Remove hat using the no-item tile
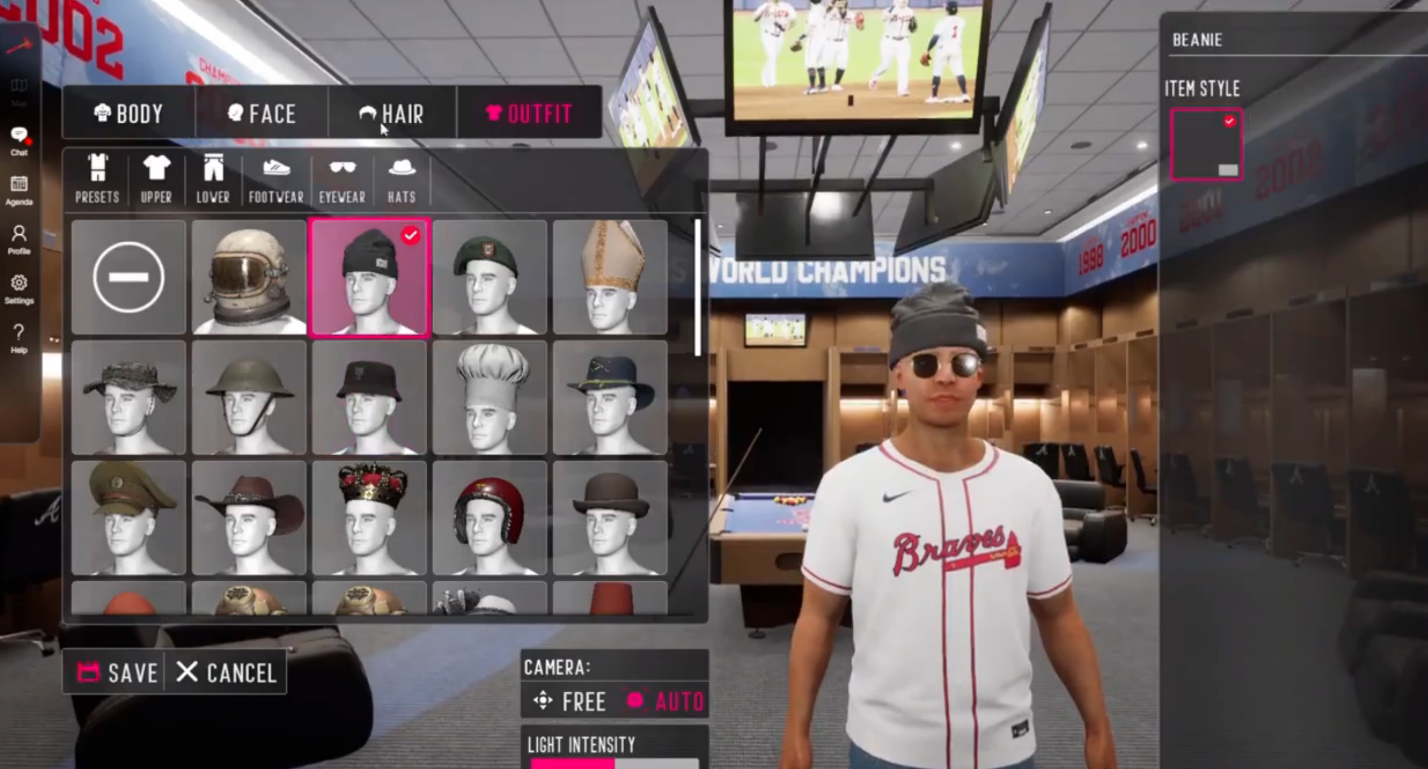The height and width of the screenshot is (769, 1428). (129, 277)
